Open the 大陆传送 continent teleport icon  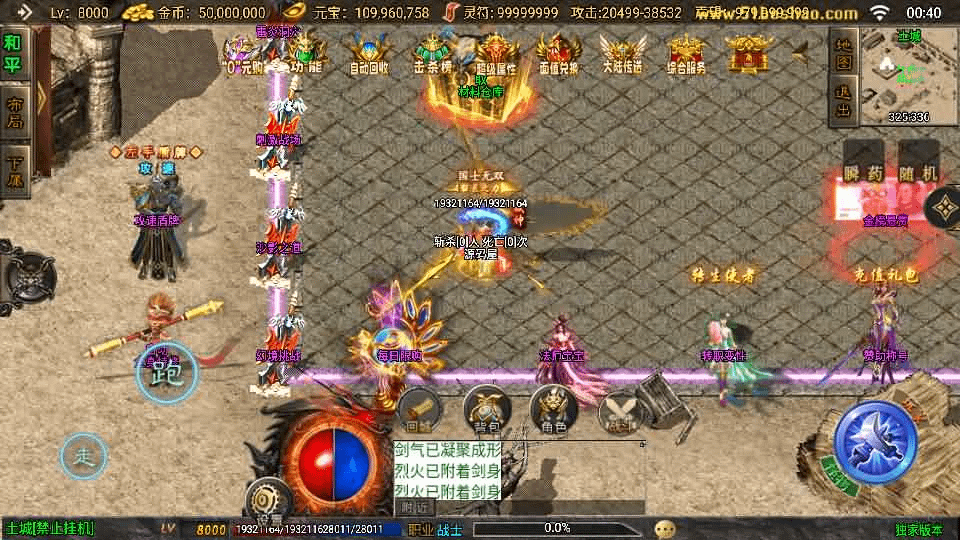620,53
